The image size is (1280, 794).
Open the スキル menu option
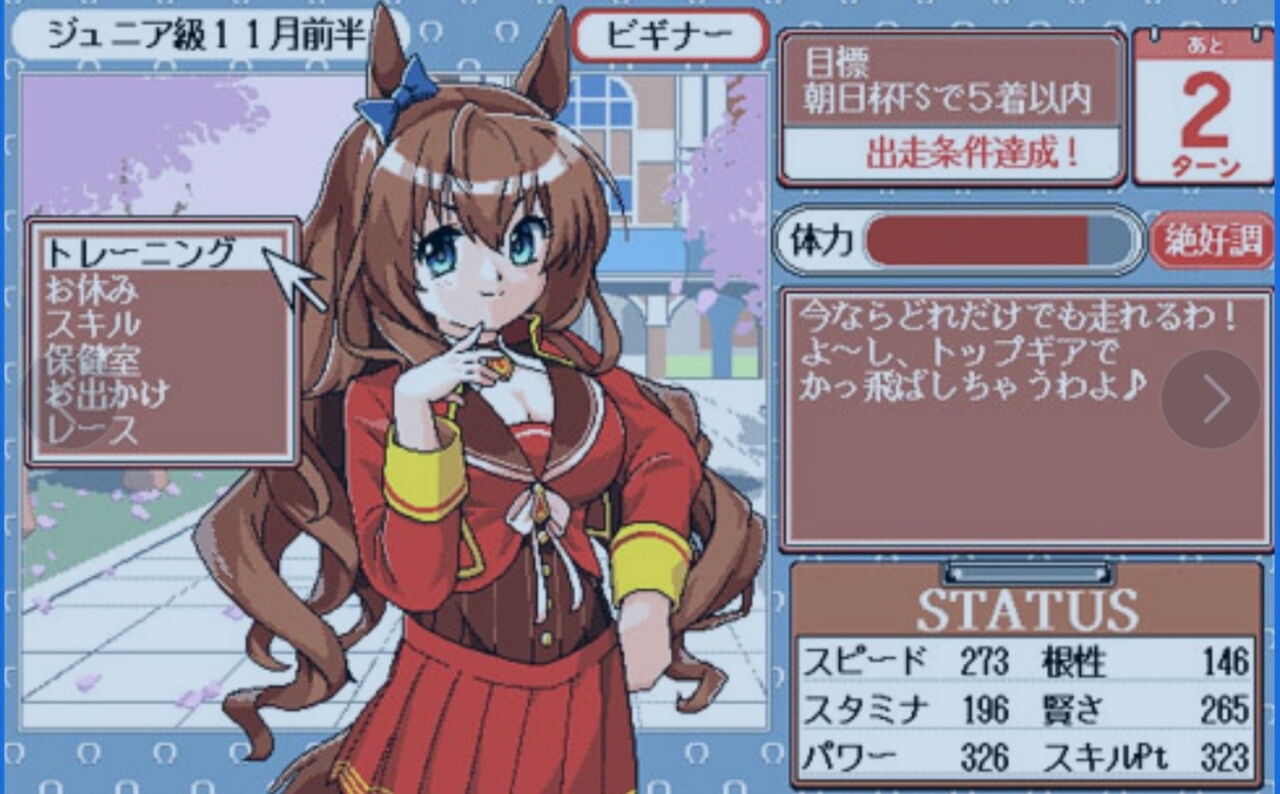coord(96,322)
